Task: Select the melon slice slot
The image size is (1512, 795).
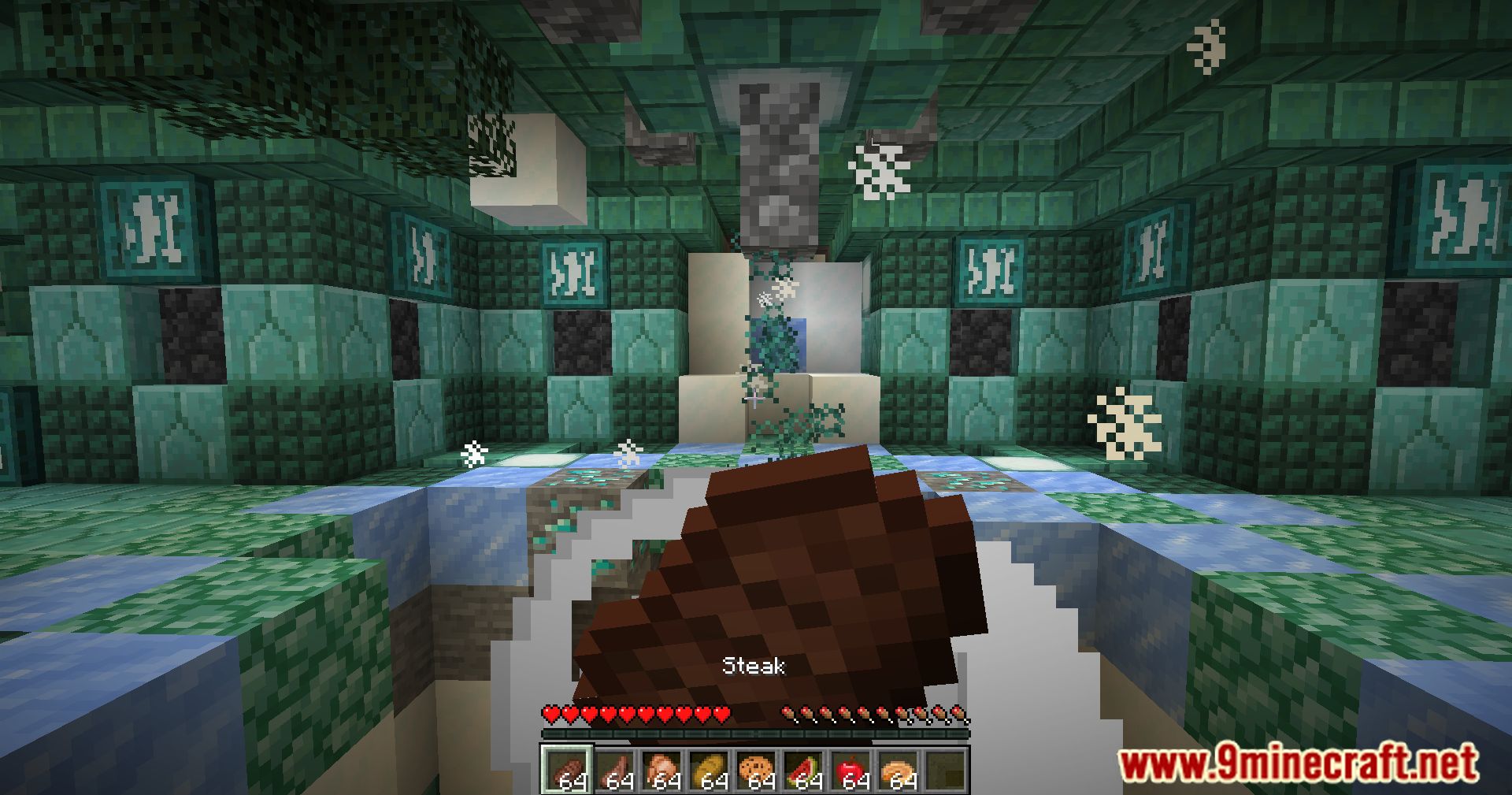Action: [802, 769]
